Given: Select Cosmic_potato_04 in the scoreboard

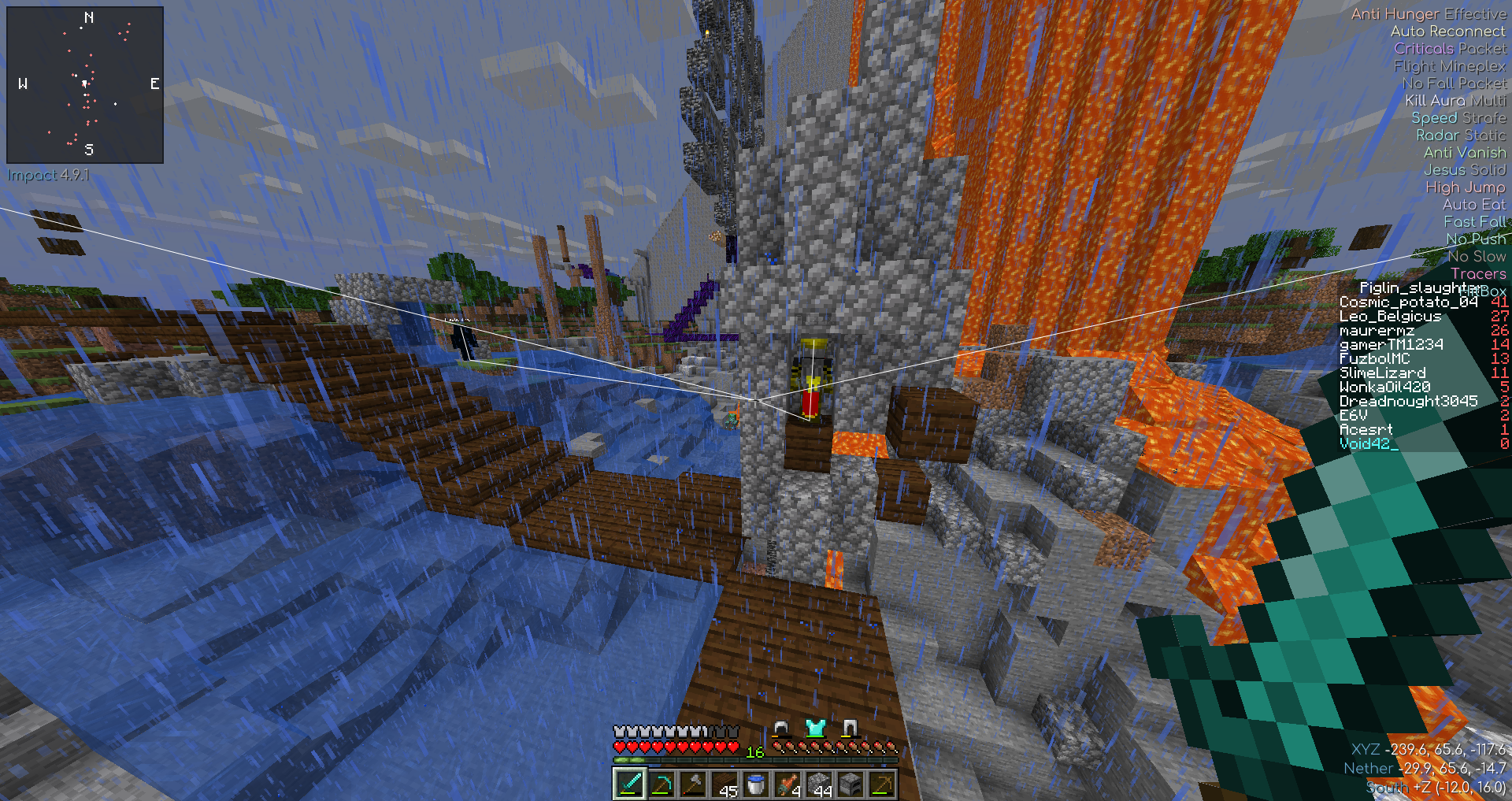Looking at the screenshot, I should [x=1408, y=302].
